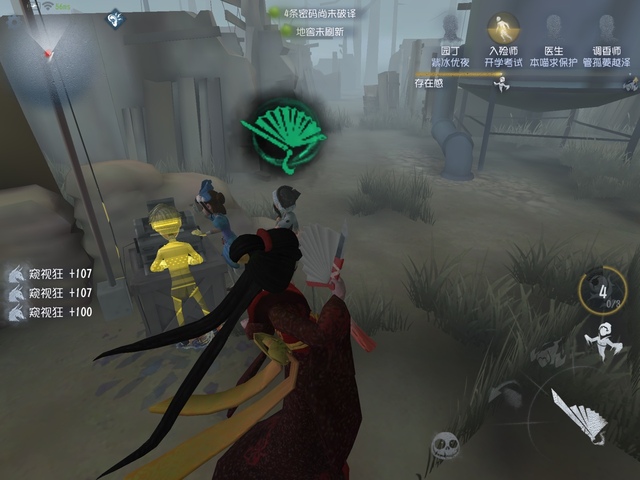Screen dimensions: 640x480
Task: Activate the ghost figure skill icon
Action: (600, 343)
